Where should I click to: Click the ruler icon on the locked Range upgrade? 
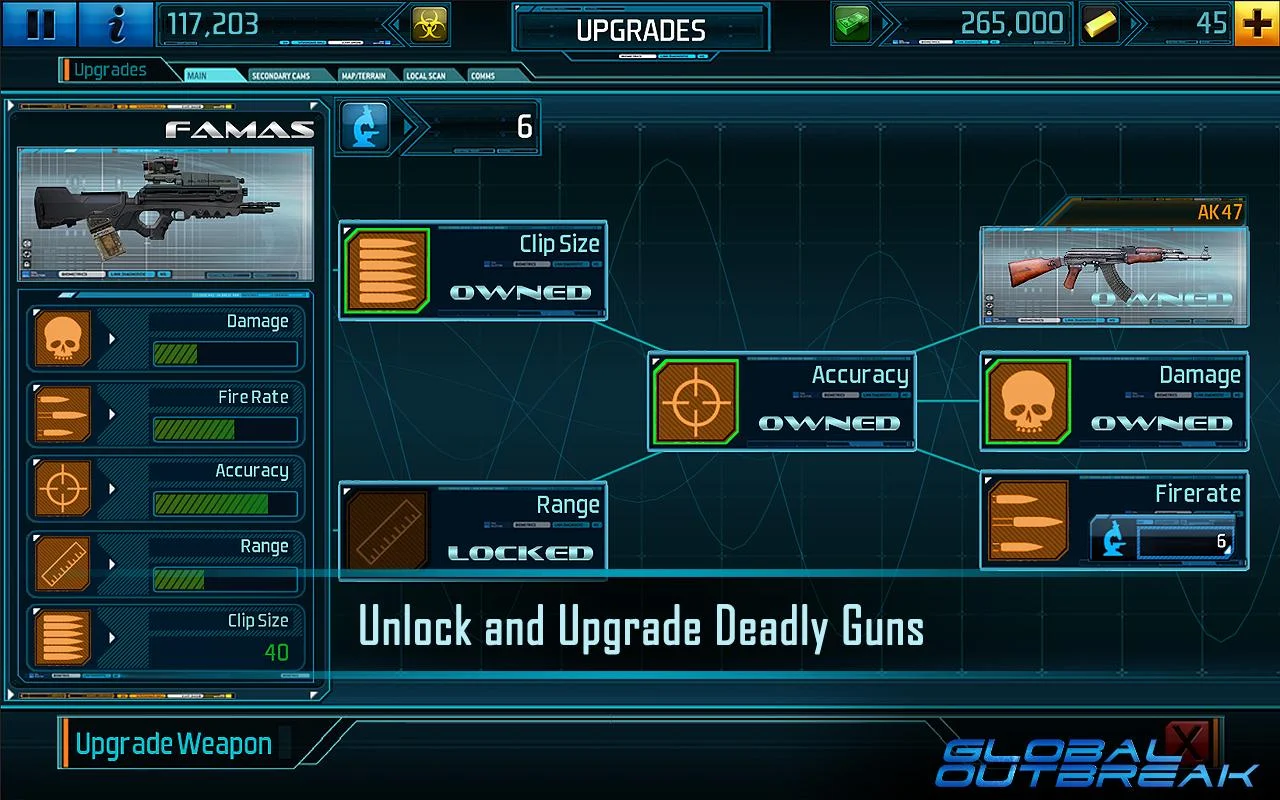[388, 530]
